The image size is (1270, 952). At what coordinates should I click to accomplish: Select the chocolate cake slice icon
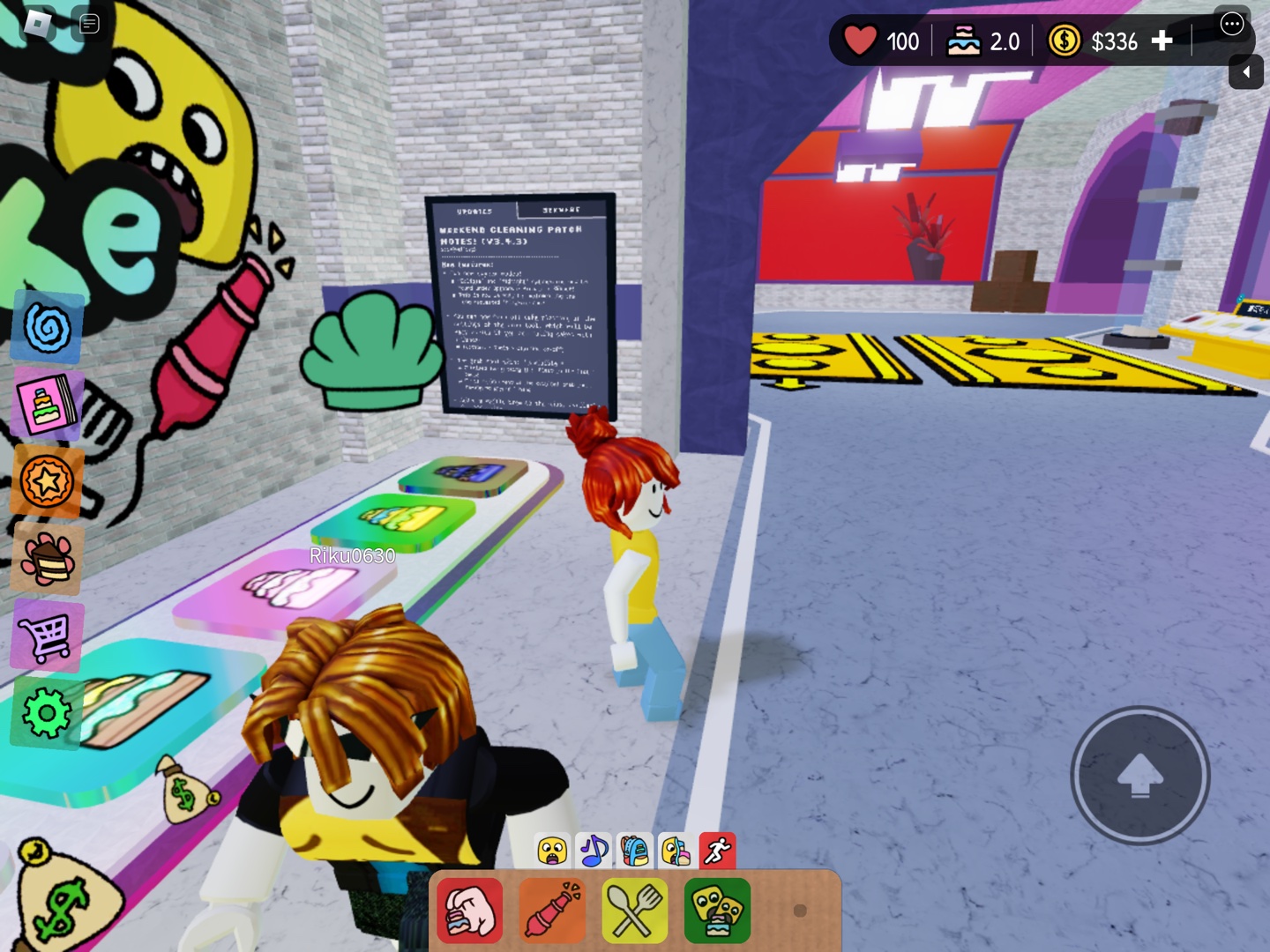coord(48,559)
